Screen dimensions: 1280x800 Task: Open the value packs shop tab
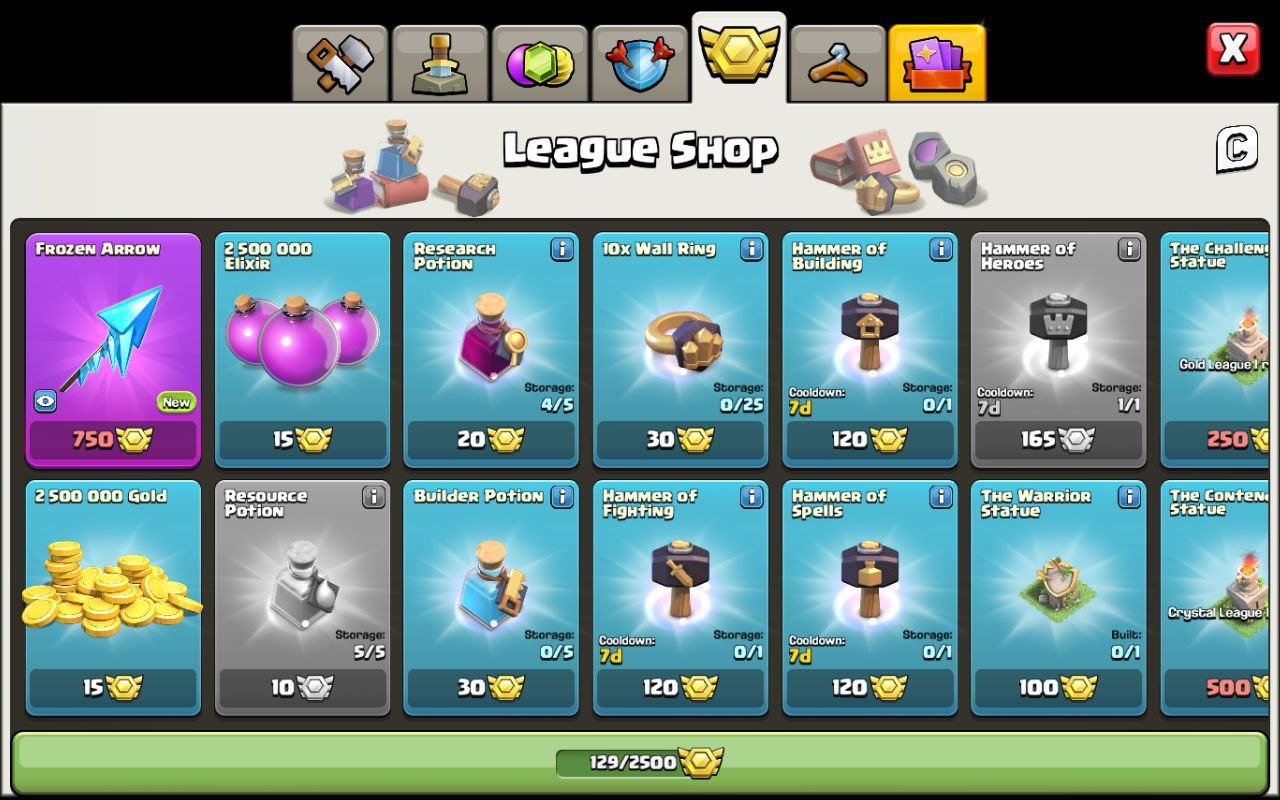click(x=938, y=62)
